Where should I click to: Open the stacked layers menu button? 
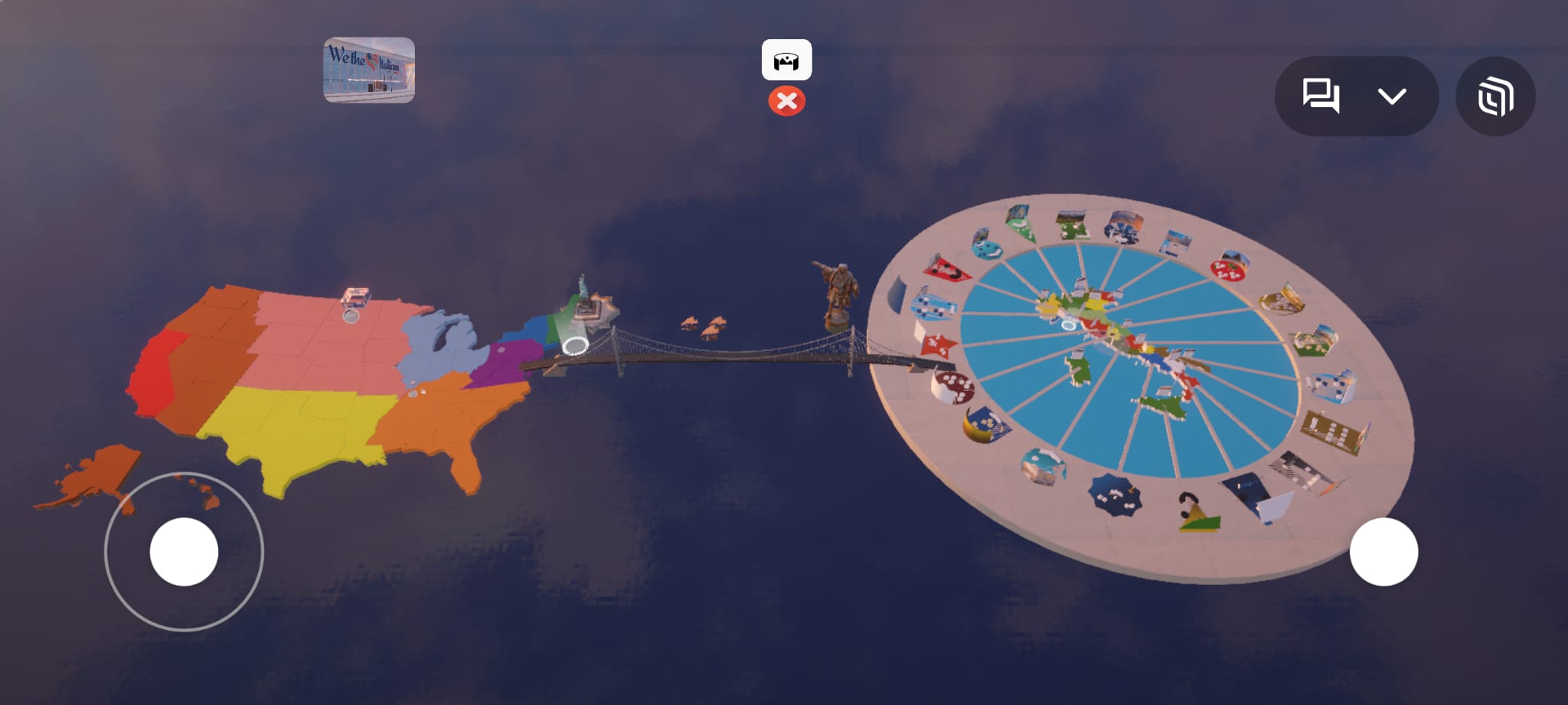click(x=1494, y=96)
